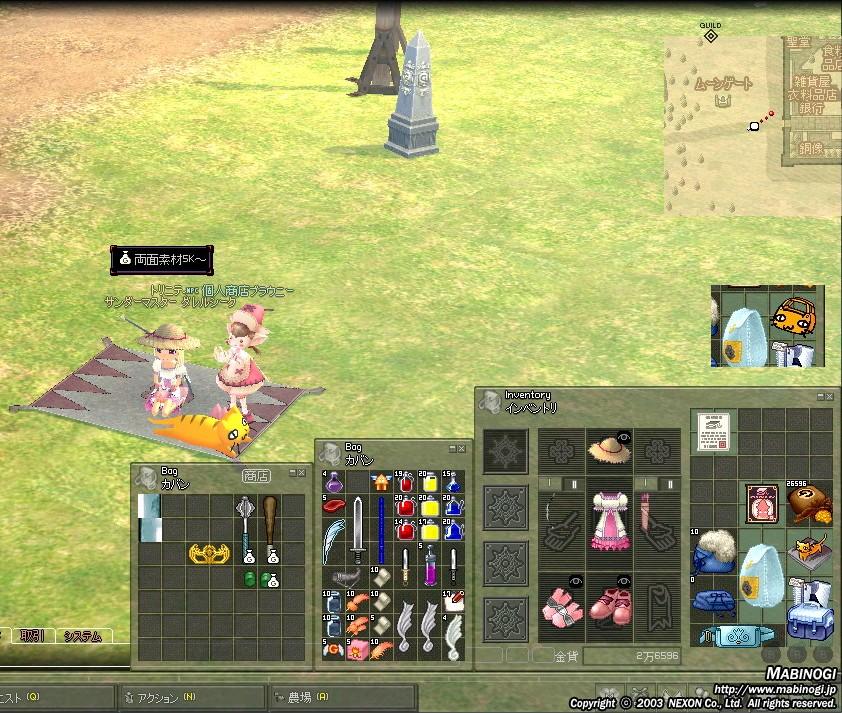Select the long sword in the bag
This screenshot has width=842, height=713.
pyautogui.click(x=358, y=529)
